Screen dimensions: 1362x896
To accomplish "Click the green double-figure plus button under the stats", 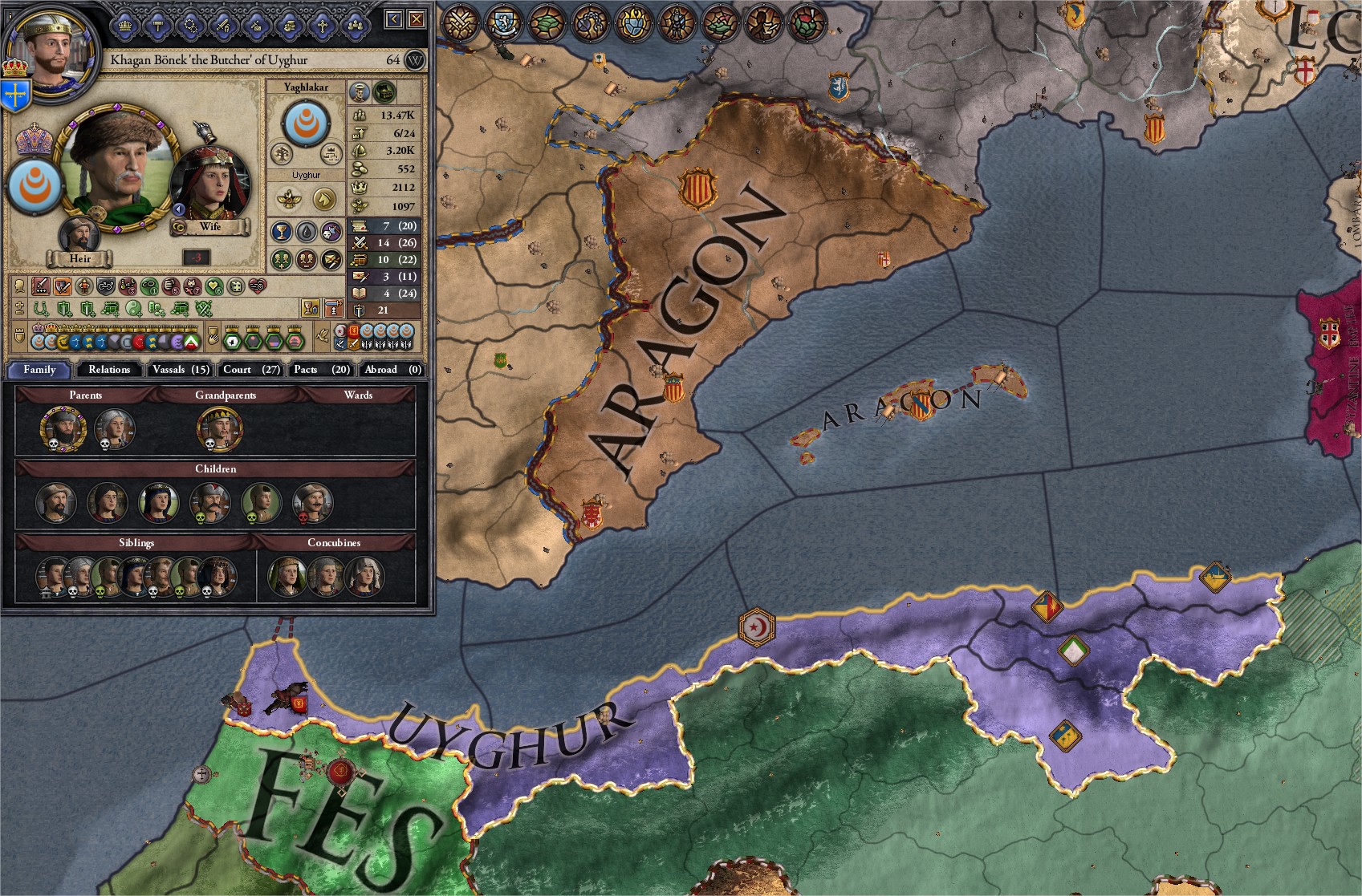I will tap(282, 260).
